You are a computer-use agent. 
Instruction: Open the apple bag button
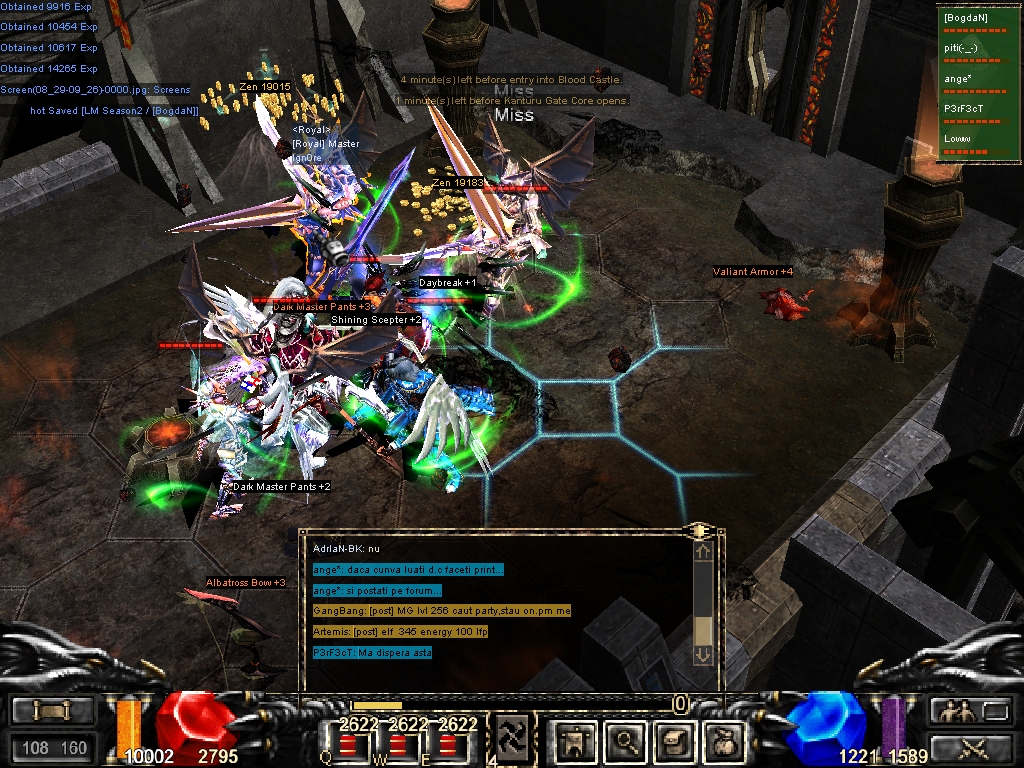tap(724, 740)
